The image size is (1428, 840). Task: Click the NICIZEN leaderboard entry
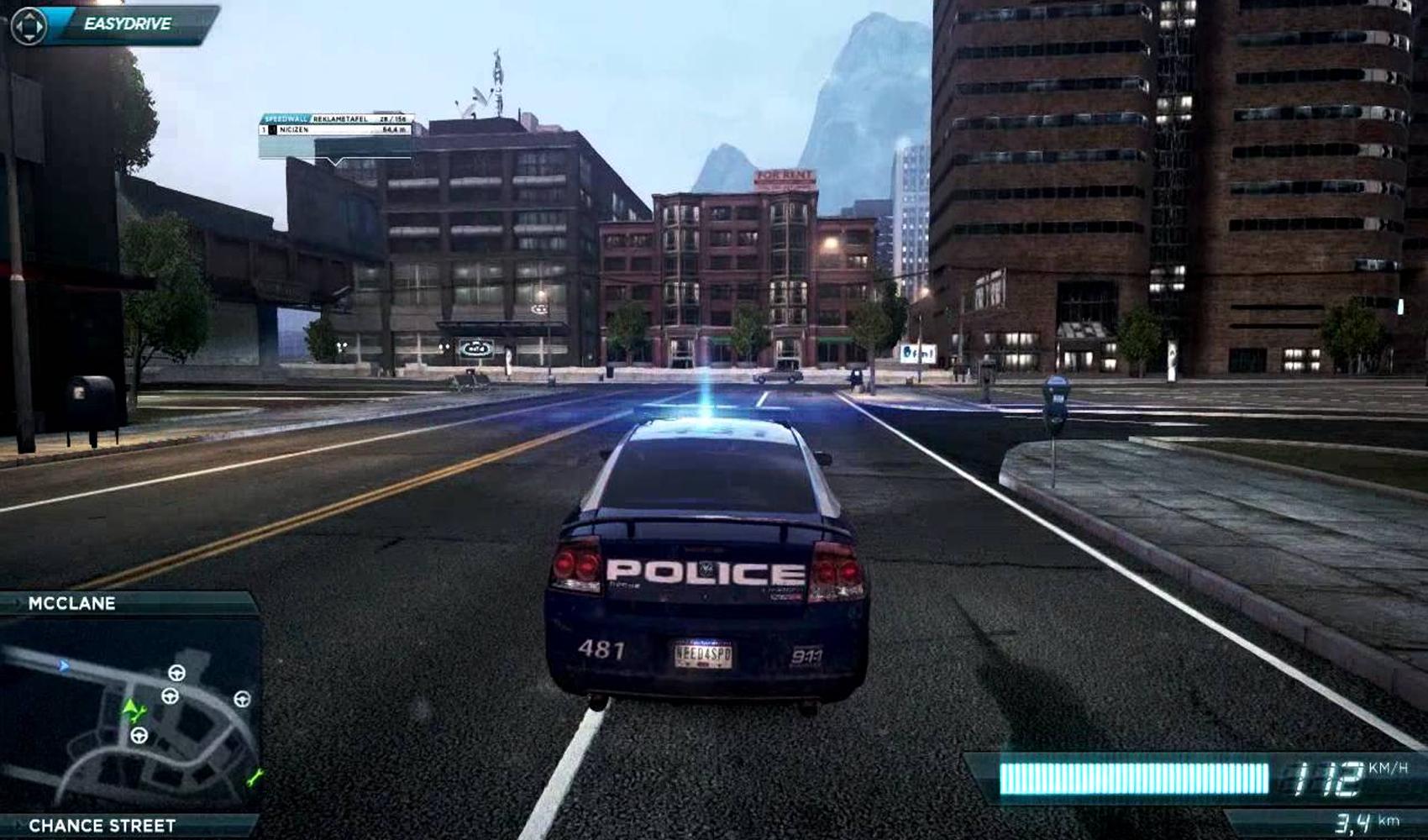(x=296, y=129)
